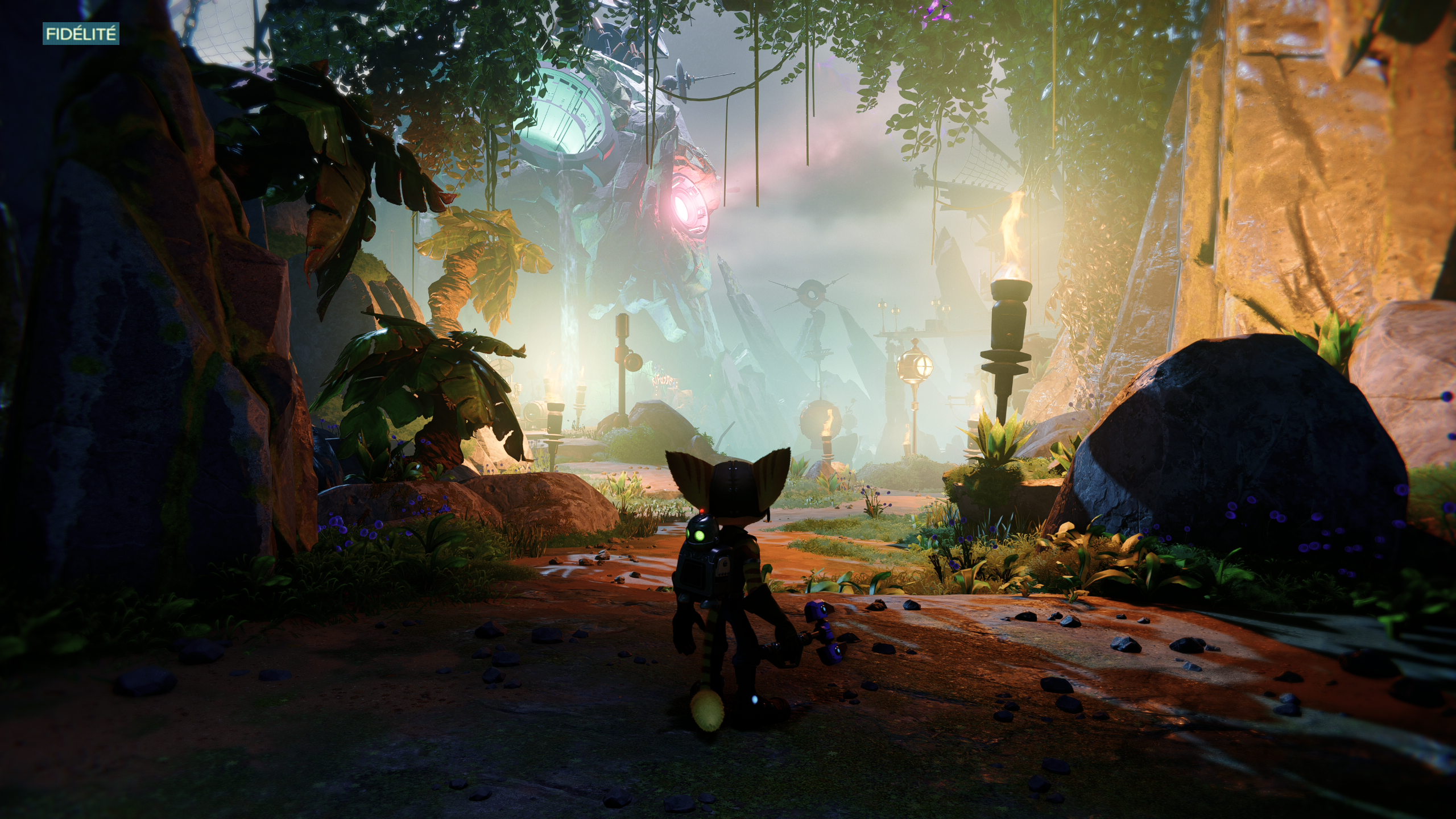
Task: Click the FIDÉLITÉ graphics mode label
Action: 81,34
